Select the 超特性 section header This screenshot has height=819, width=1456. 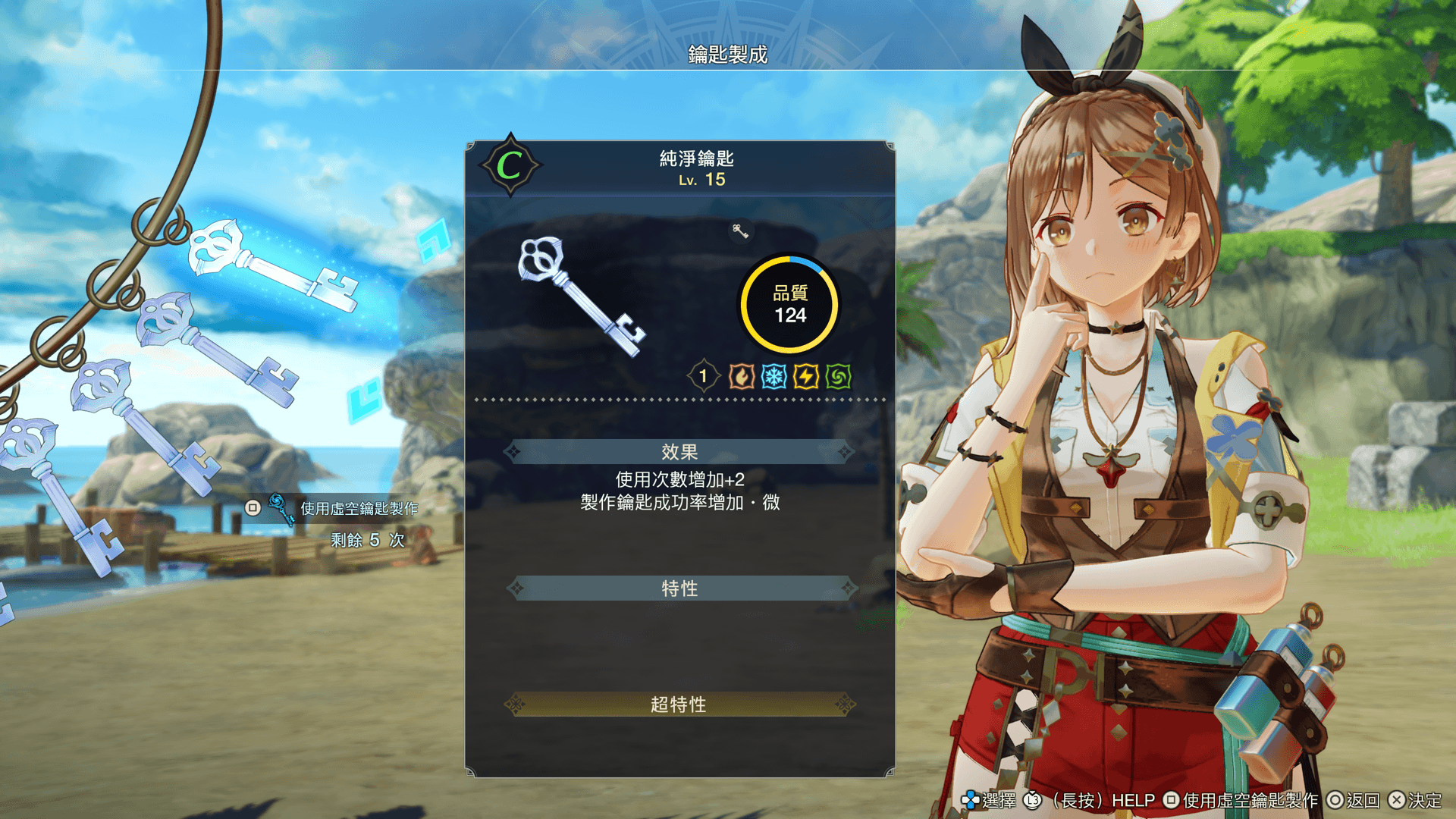point(679,704)
